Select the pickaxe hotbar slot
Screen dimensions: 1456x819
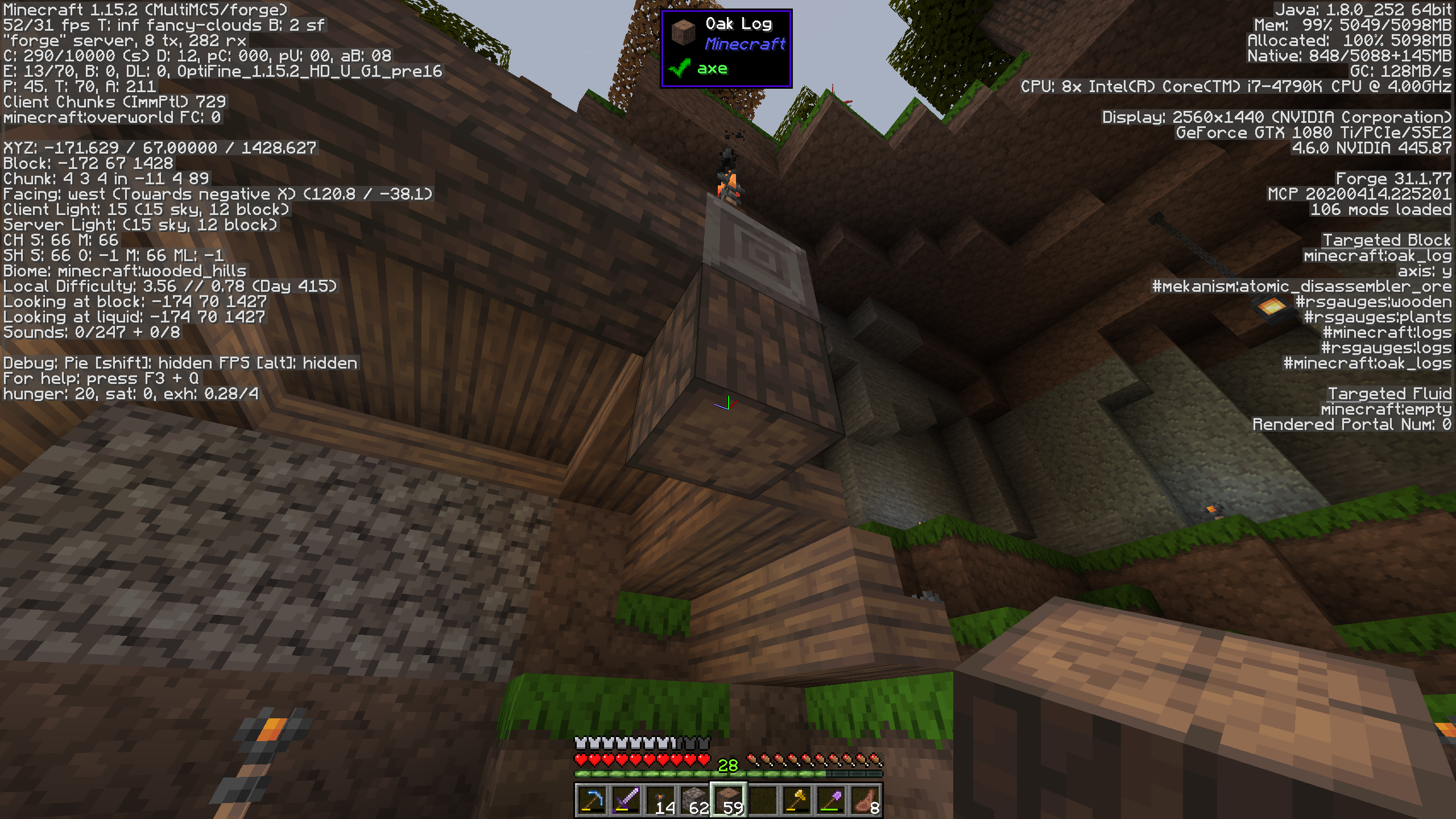(x=592, y=800)
